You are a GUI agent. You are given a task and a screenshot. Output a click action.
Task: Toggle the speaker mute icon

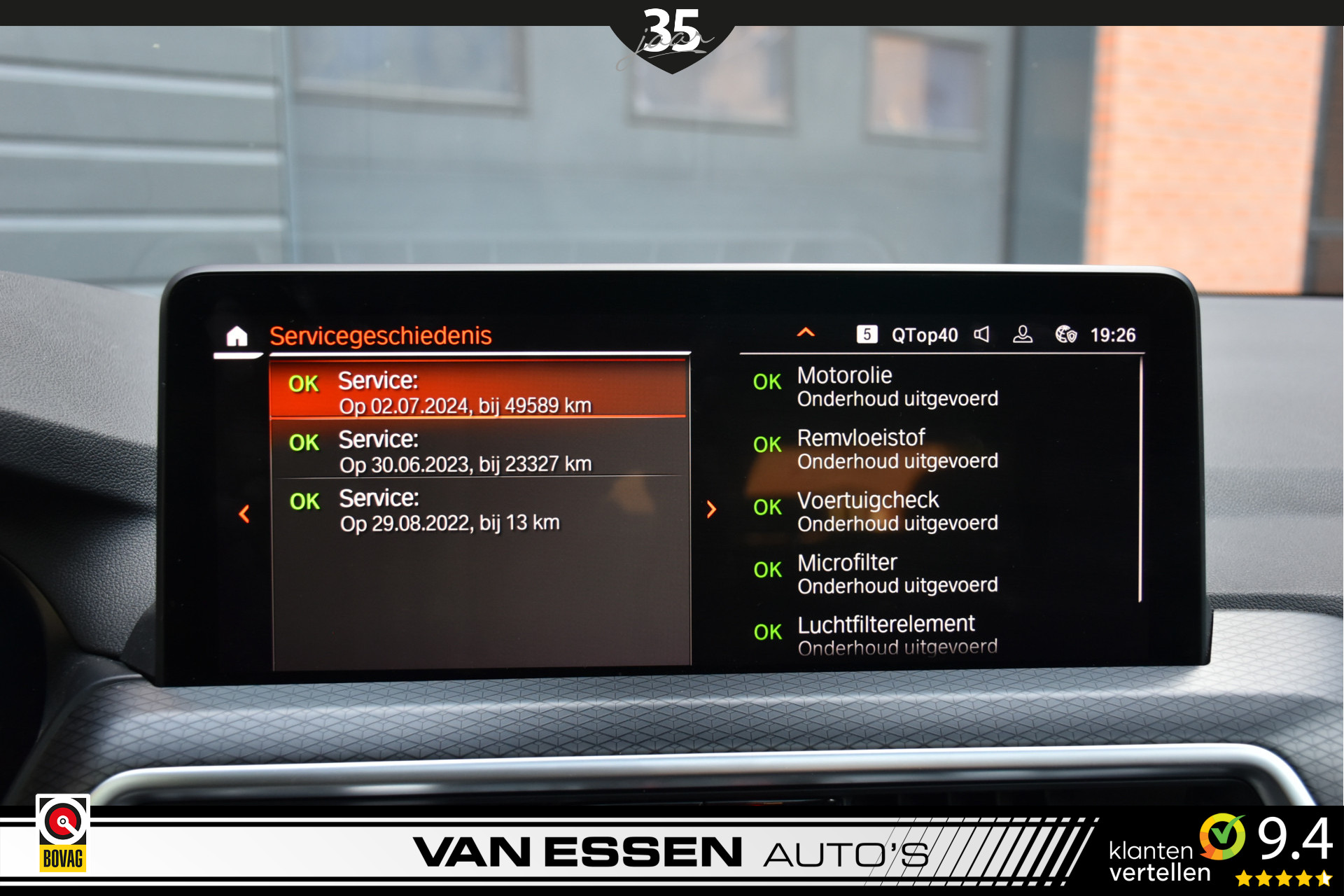[981, 335]
